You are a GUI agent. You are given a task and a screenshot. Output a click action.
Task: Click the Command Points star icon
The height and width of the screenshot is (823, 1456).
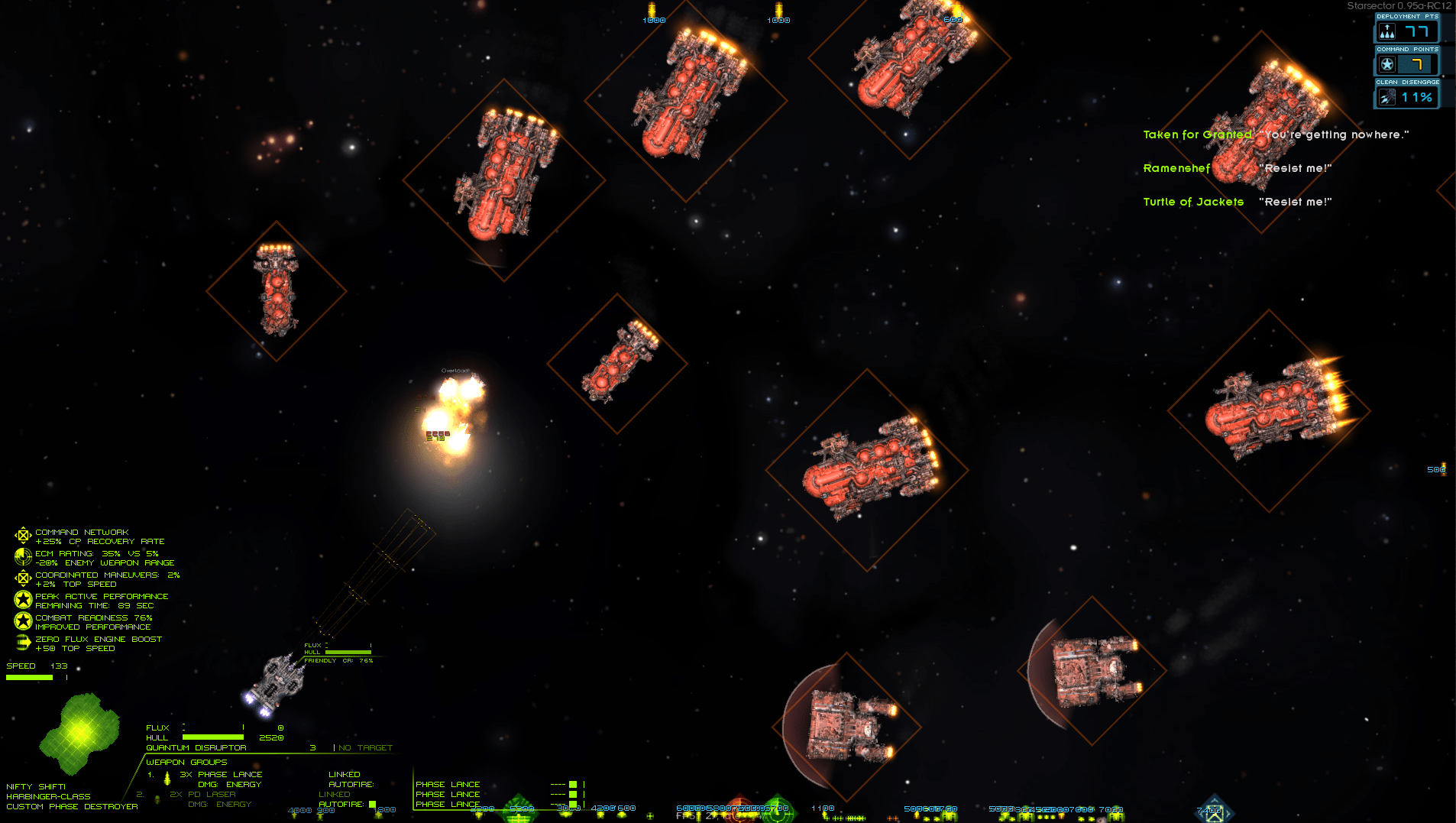[x=1387, y=65]
